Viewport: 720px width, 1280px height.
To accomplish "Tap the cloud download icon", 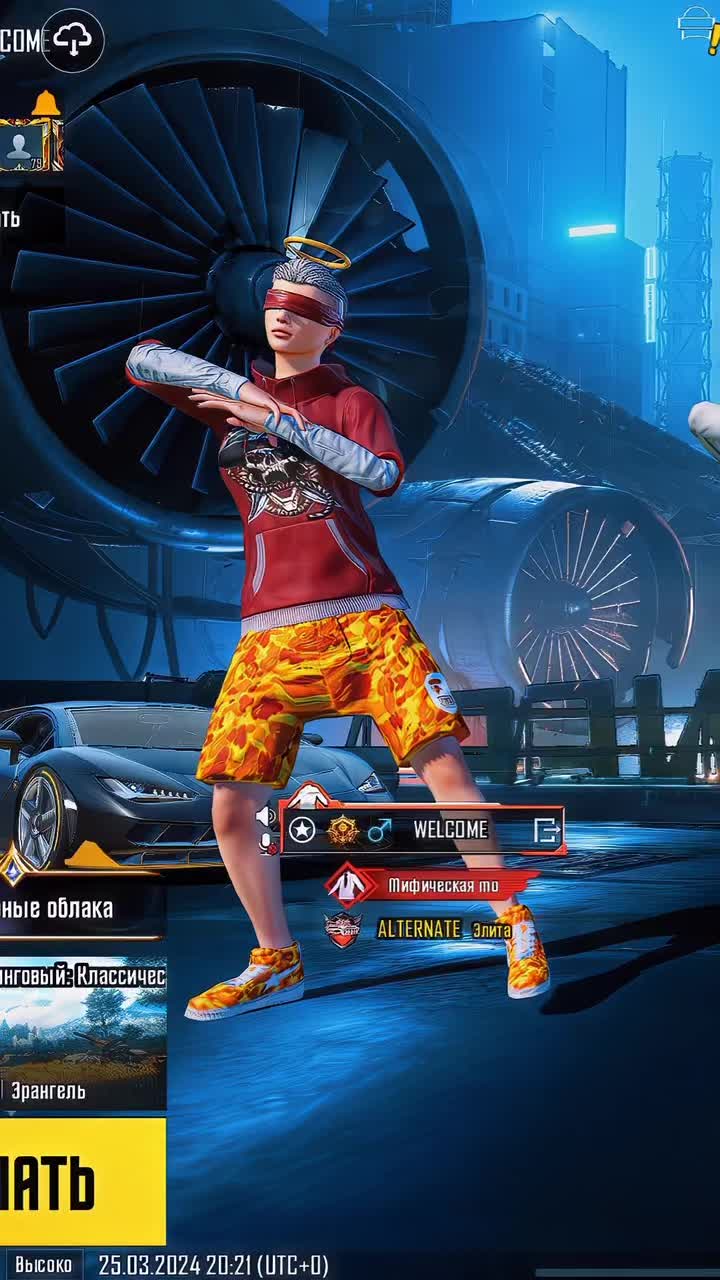I will pos(72,40).
